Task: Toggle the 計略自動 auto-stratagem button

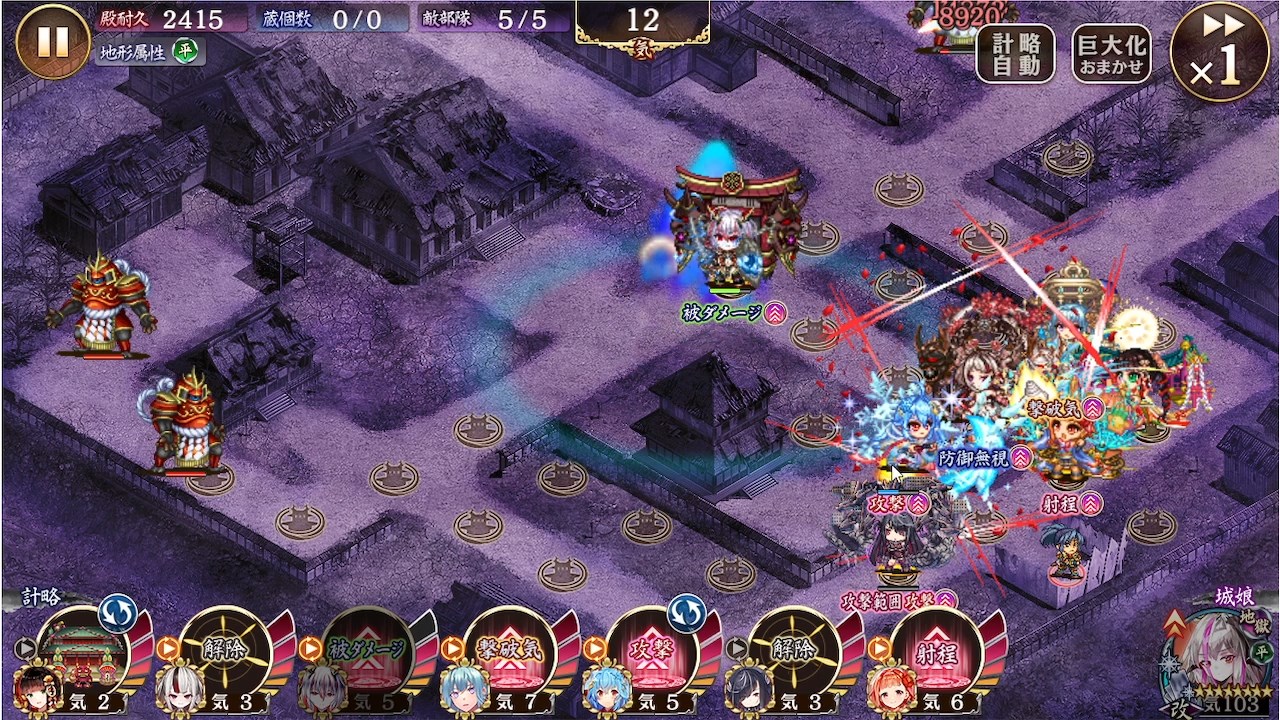Action: (1015, 54)
